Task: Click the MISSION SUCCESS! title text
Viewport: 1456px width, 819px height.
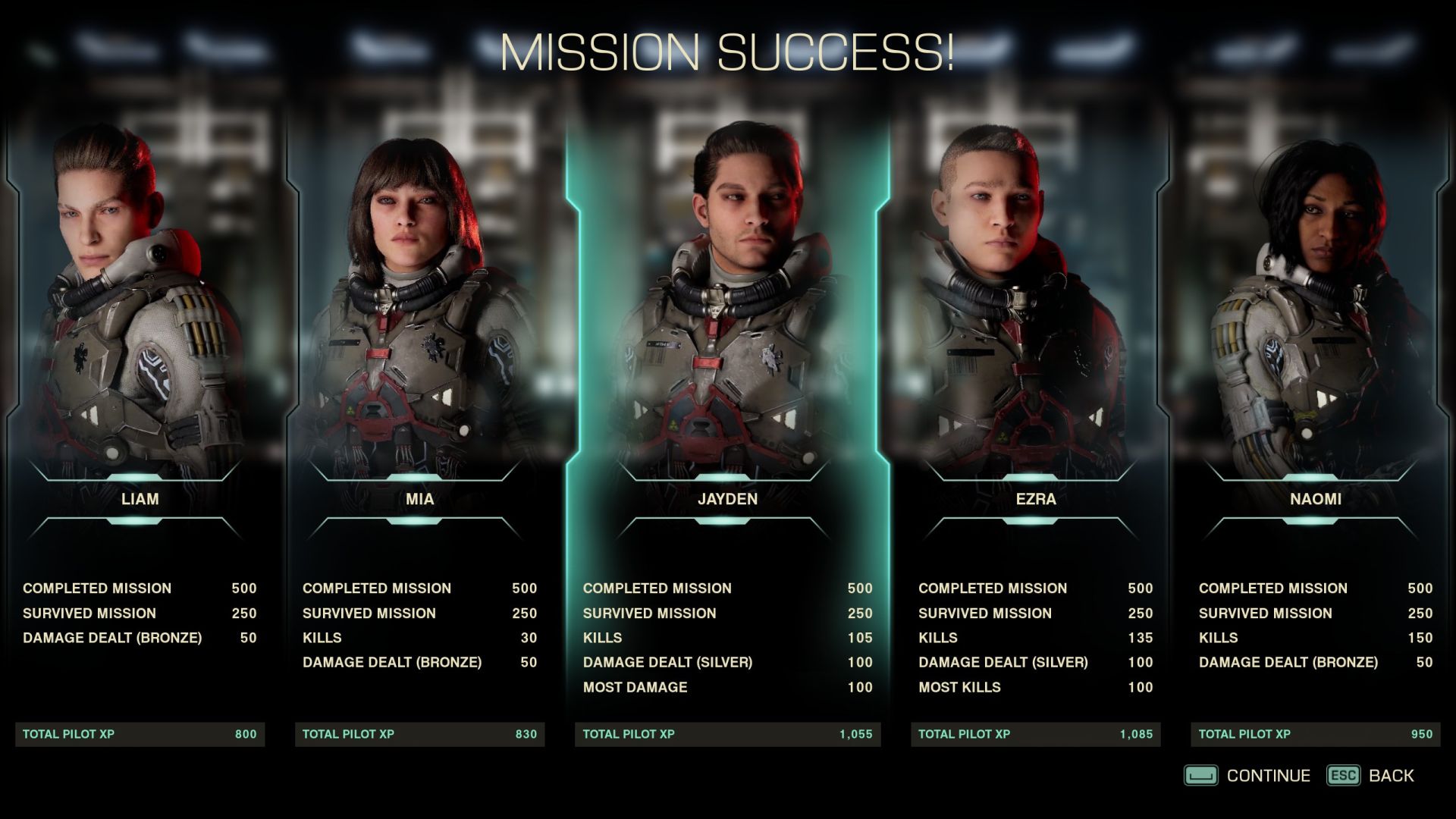Action: click(x=728, y=52)
